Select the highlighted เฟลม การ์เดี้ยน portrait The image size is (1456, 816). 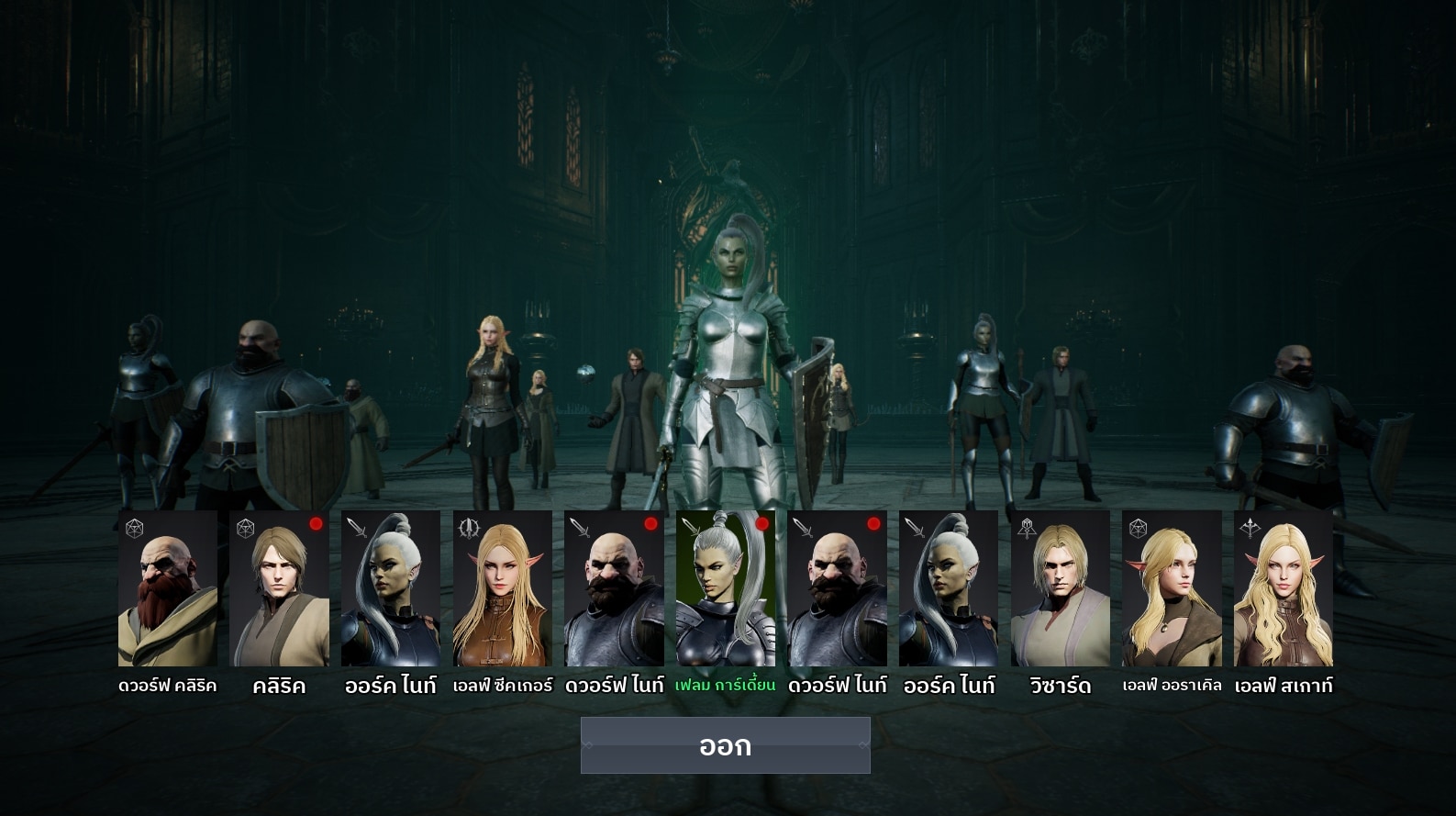pyautogui.click(x=726, y=588)
